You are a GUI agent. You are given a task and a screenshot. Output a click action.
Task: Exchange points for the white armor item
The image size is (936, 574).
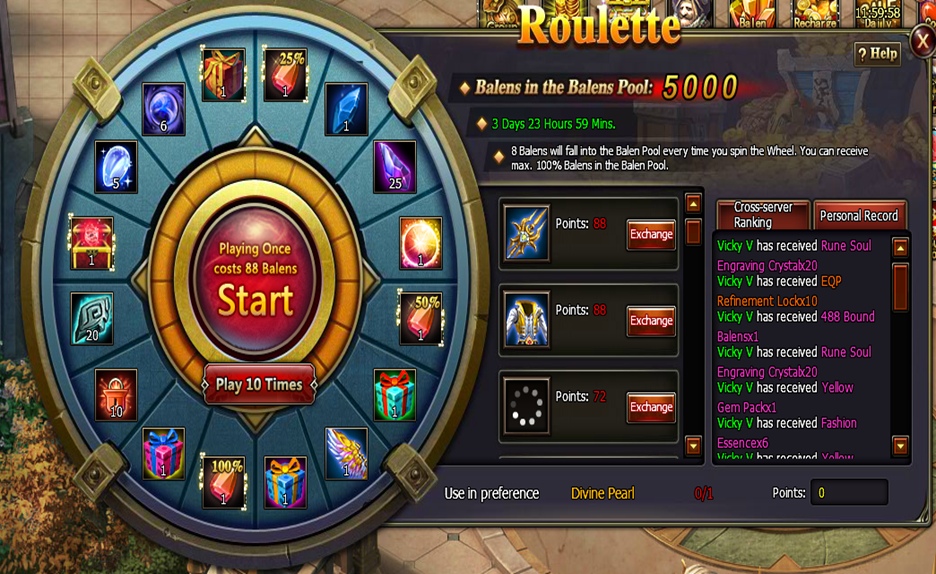tap(651, 320)
